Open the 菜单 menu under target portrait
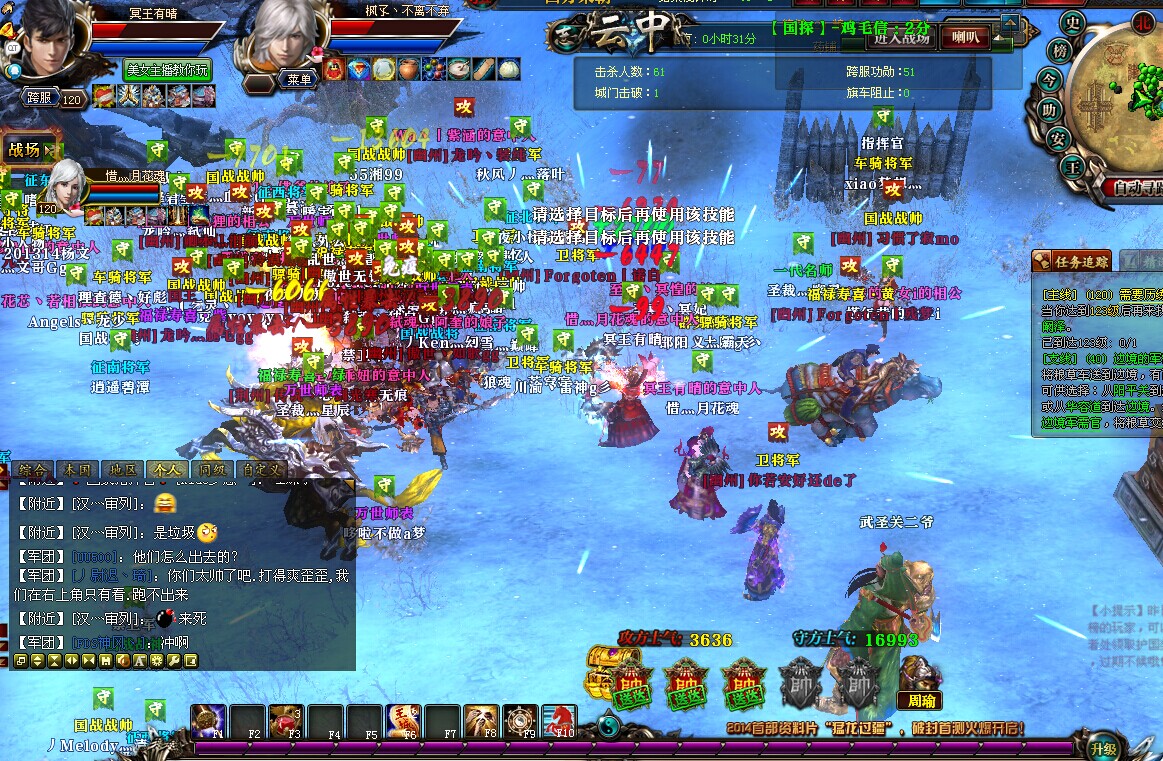The image size is (1163, 761). [x=299, y=79]
